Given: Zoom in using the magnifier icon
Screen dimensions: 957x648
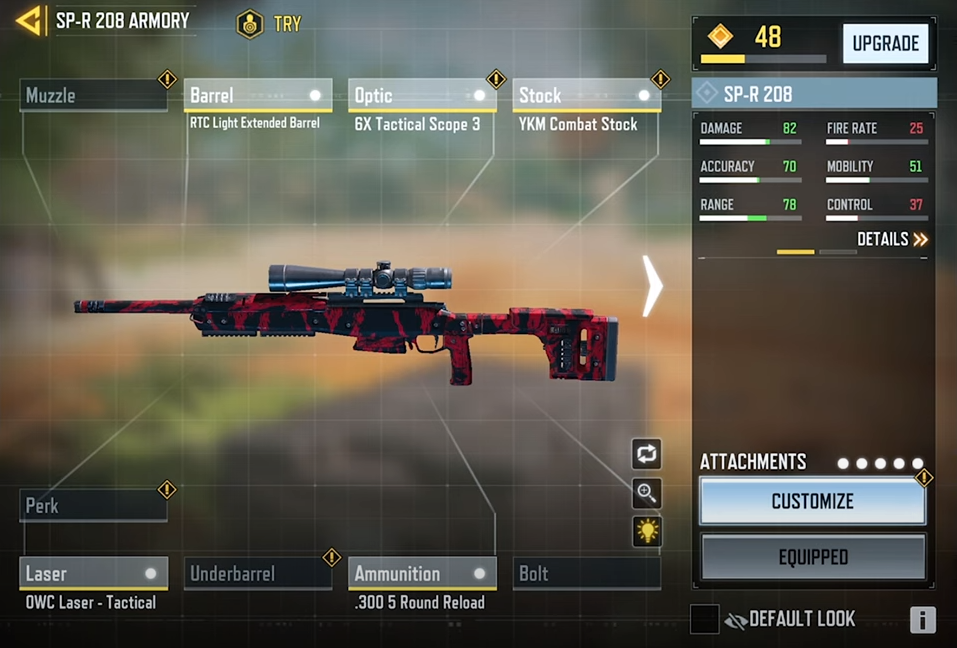Looking at the screenshot, I should tap(647, 493).
